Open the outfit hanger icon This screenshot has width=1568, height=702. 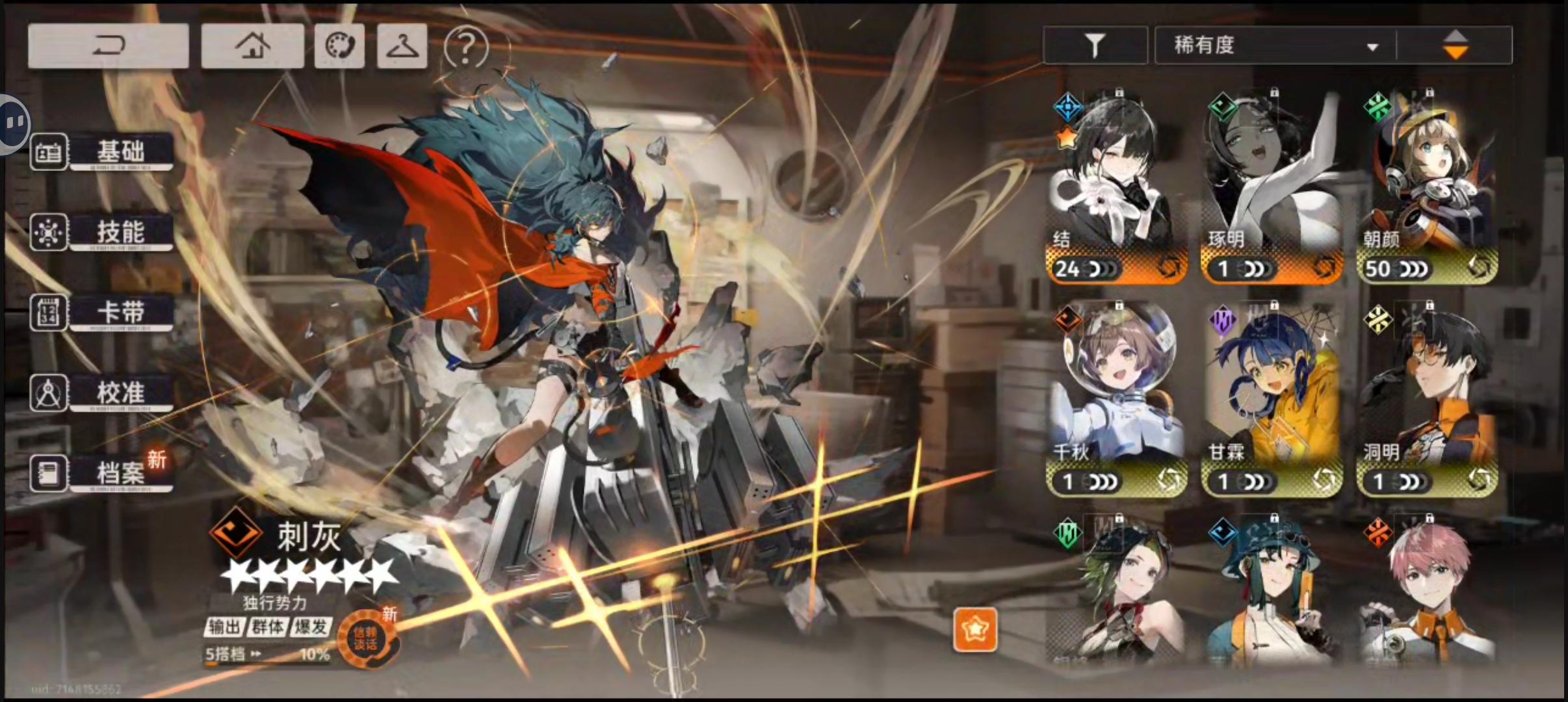401,45
